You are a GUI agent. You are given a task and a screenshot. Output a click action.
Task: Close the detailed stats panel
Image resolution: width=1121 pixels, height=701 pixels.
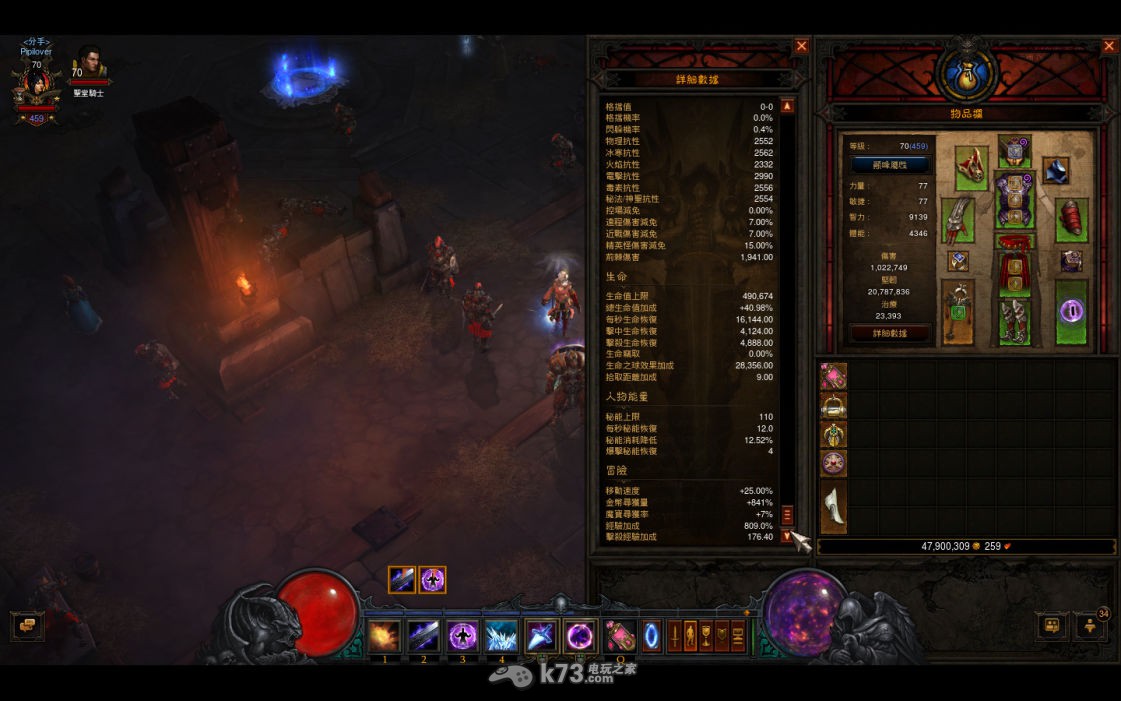[801, 46]
